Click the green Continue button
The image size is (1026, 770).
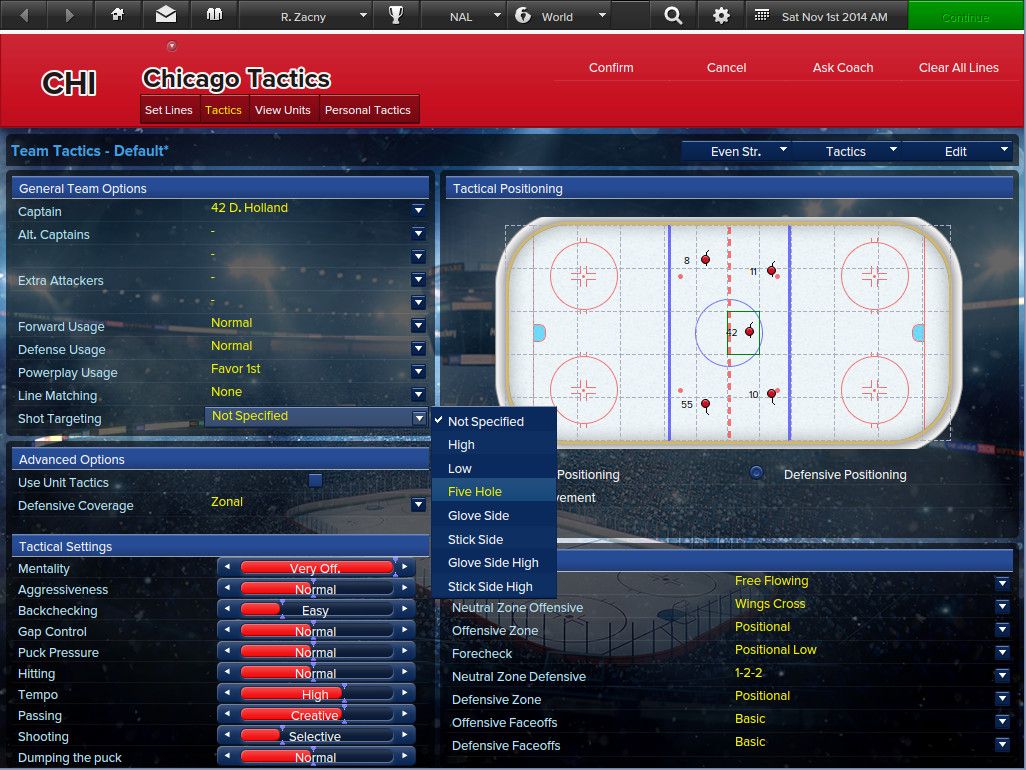pos(965,17)
